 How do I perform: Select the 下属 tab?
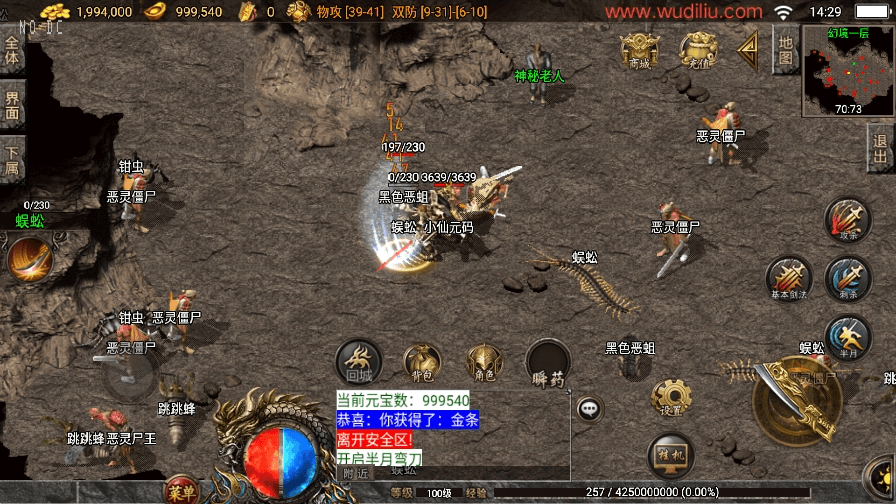pos(12,160)
